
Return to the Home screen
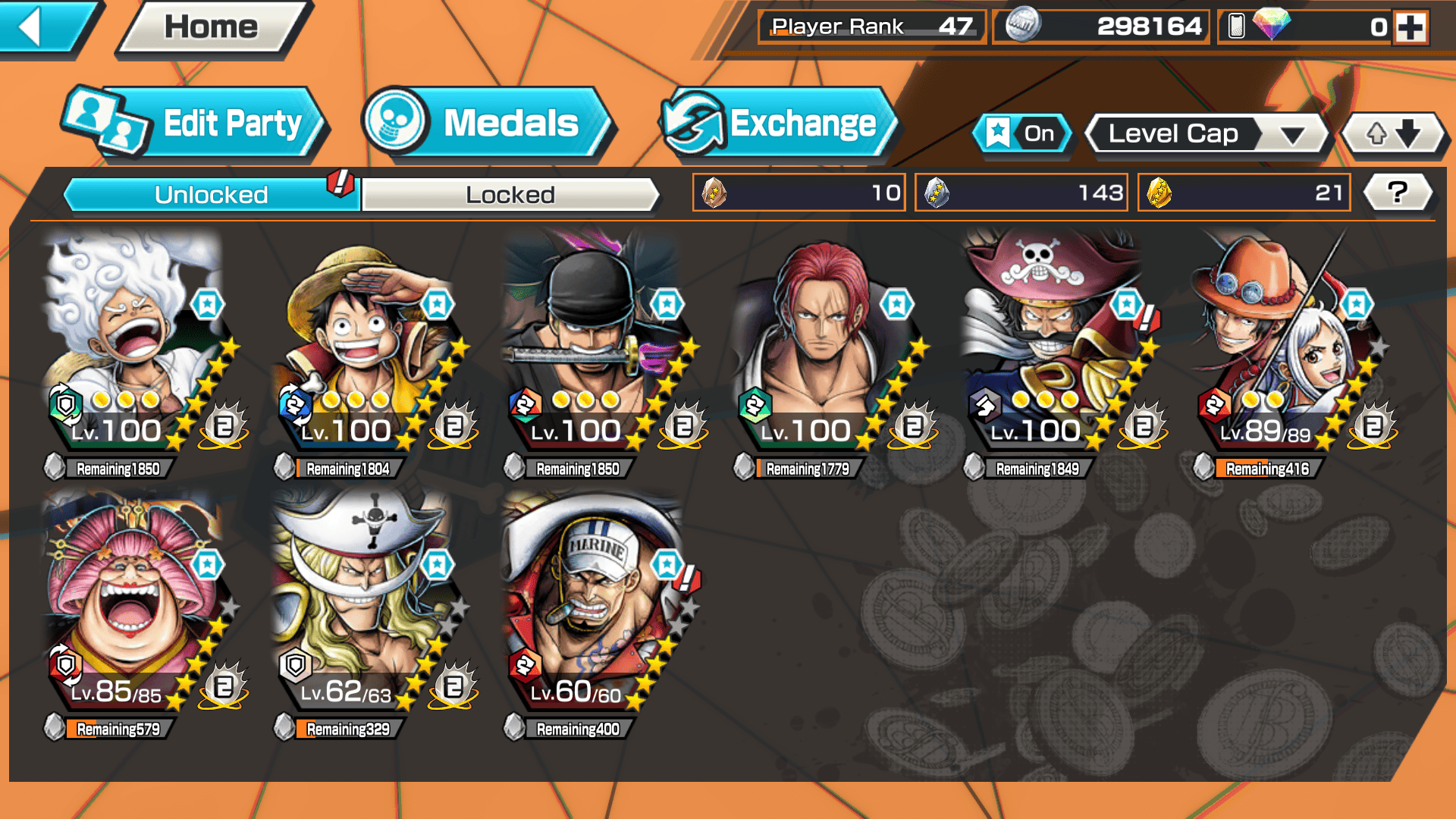212,28
